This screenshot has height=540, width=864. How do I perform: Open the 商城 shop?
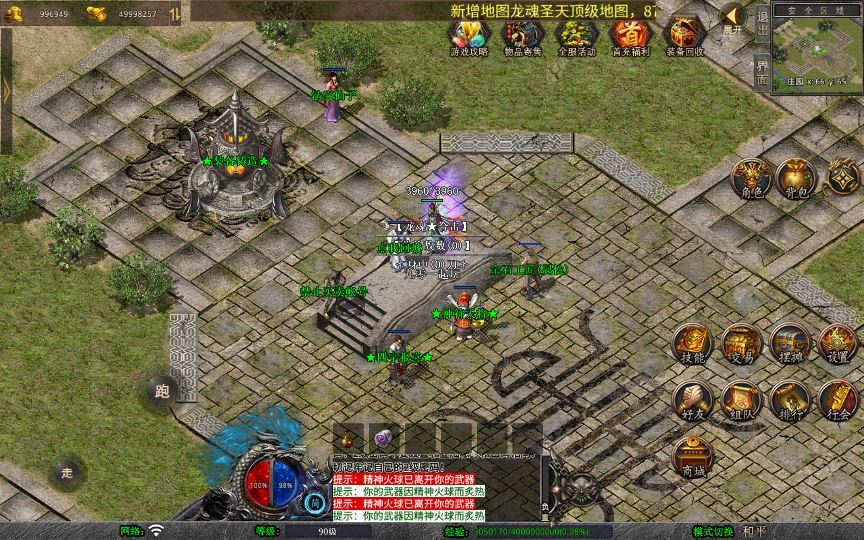click(692, 455)
